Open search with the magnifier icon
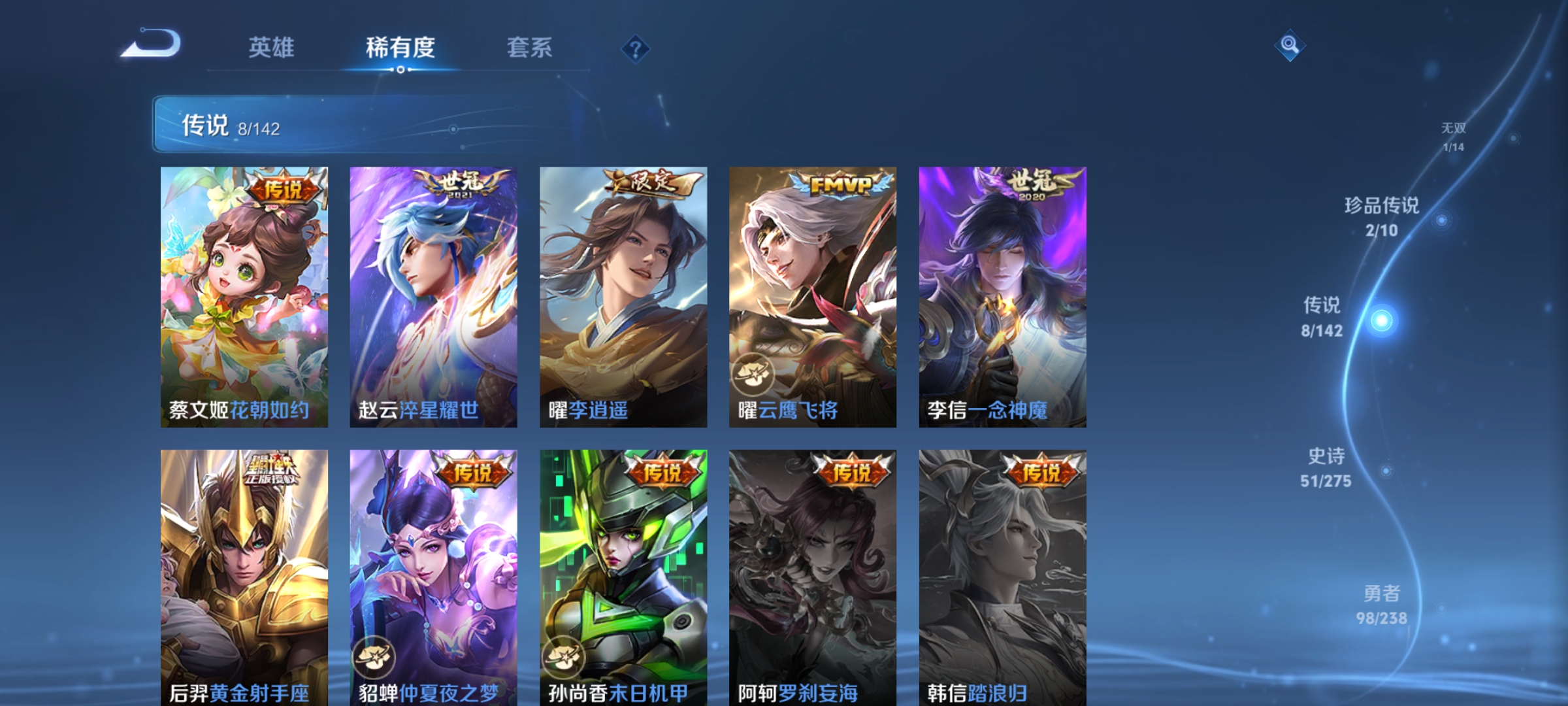Screen dimensions: 1568x706 [1288, 46]
